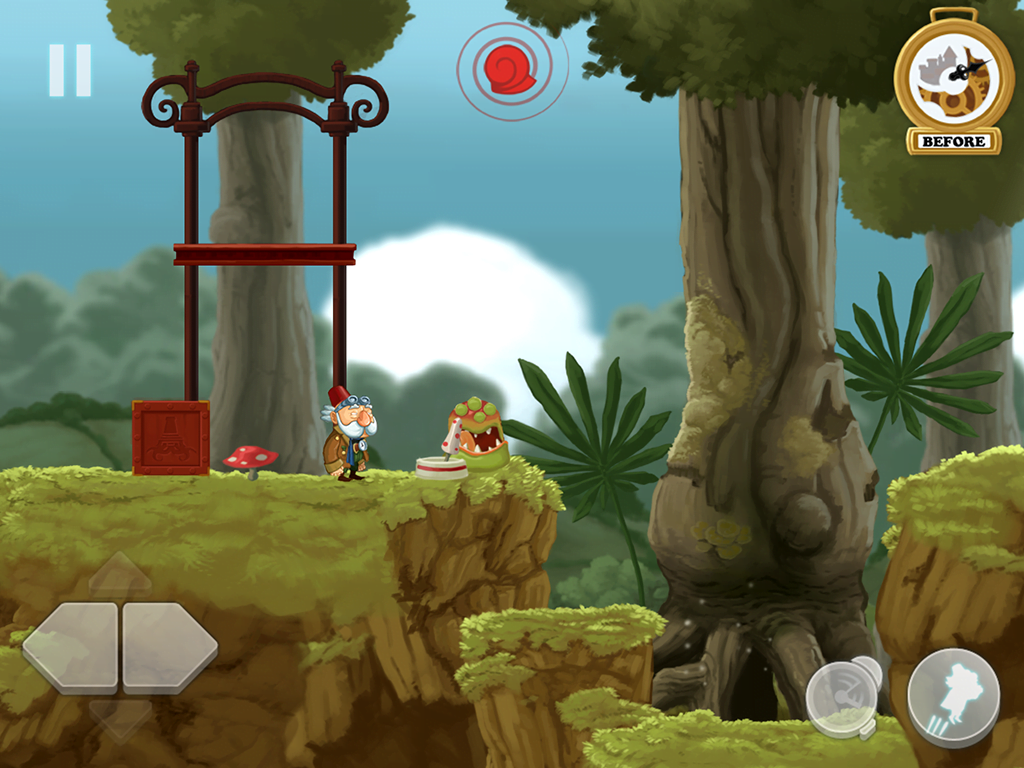Hit the jump button
1024x768 pixels.
tap(953, 696)
